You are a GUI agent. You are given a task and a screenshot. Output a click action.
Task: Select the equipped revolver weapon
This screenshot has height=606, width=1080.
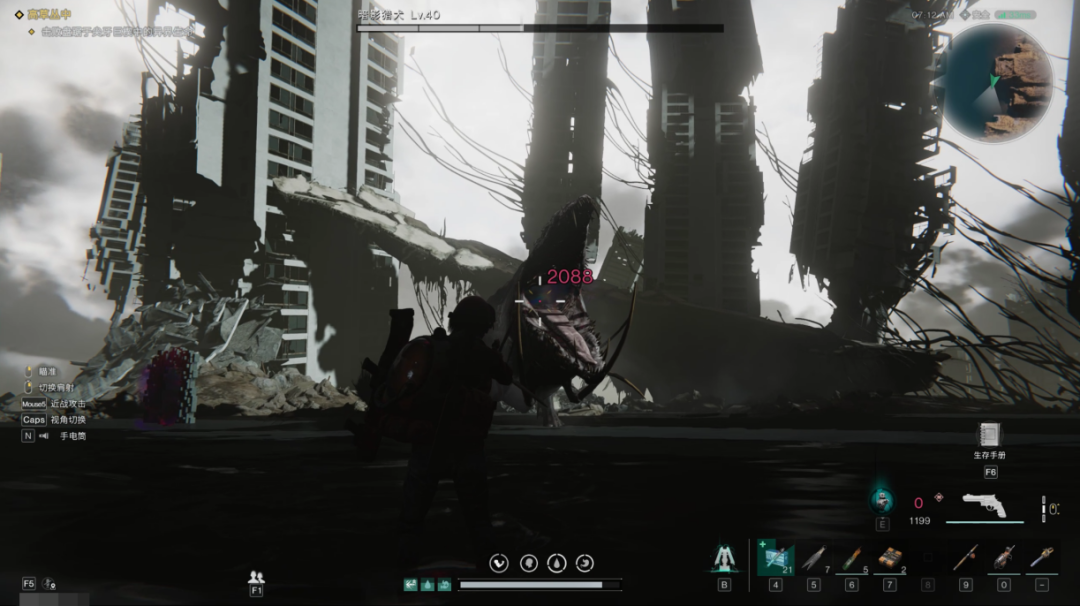[984, 505]
